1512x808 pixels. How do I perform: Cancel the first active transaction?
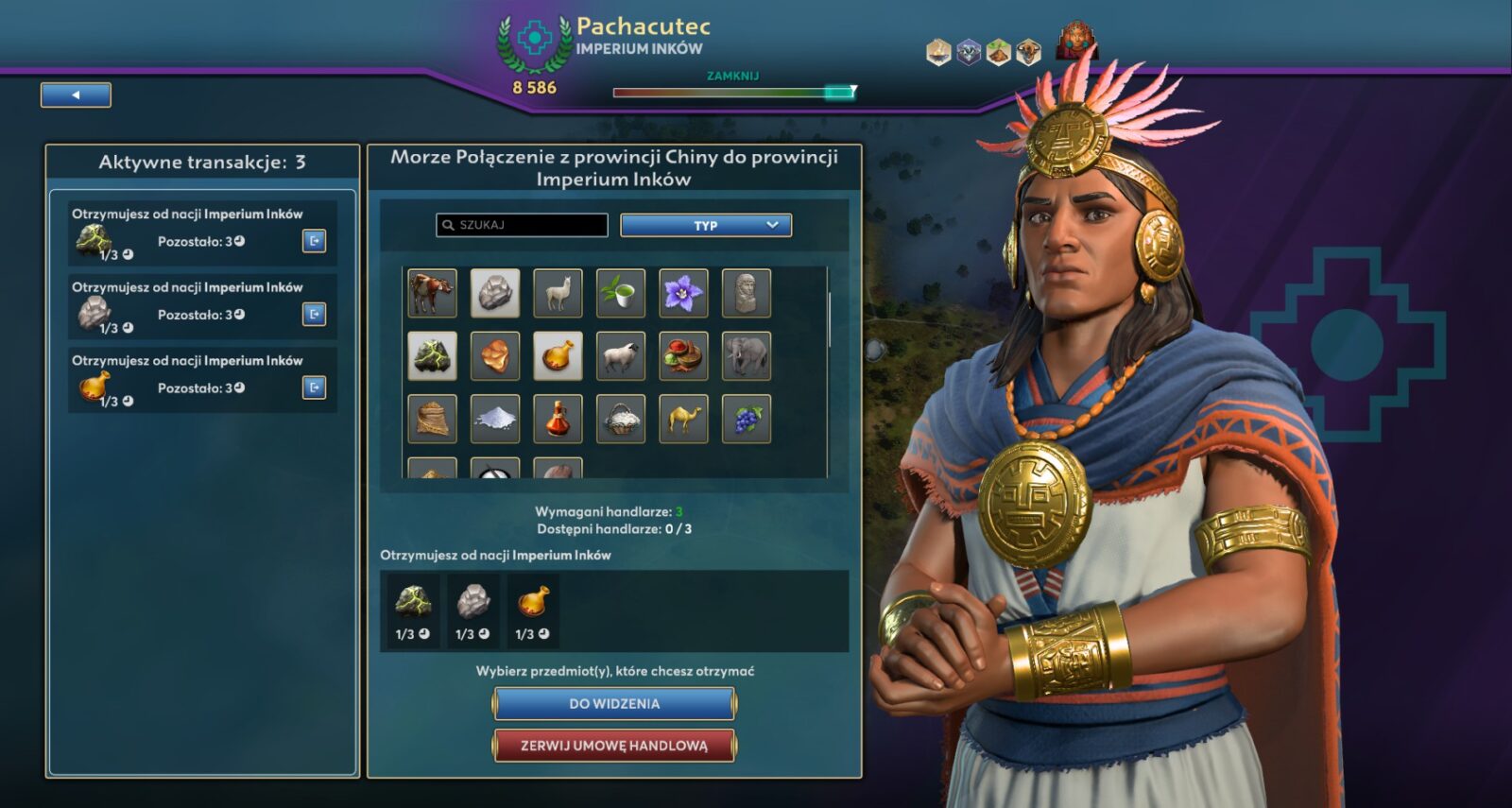tap(315, 241)
